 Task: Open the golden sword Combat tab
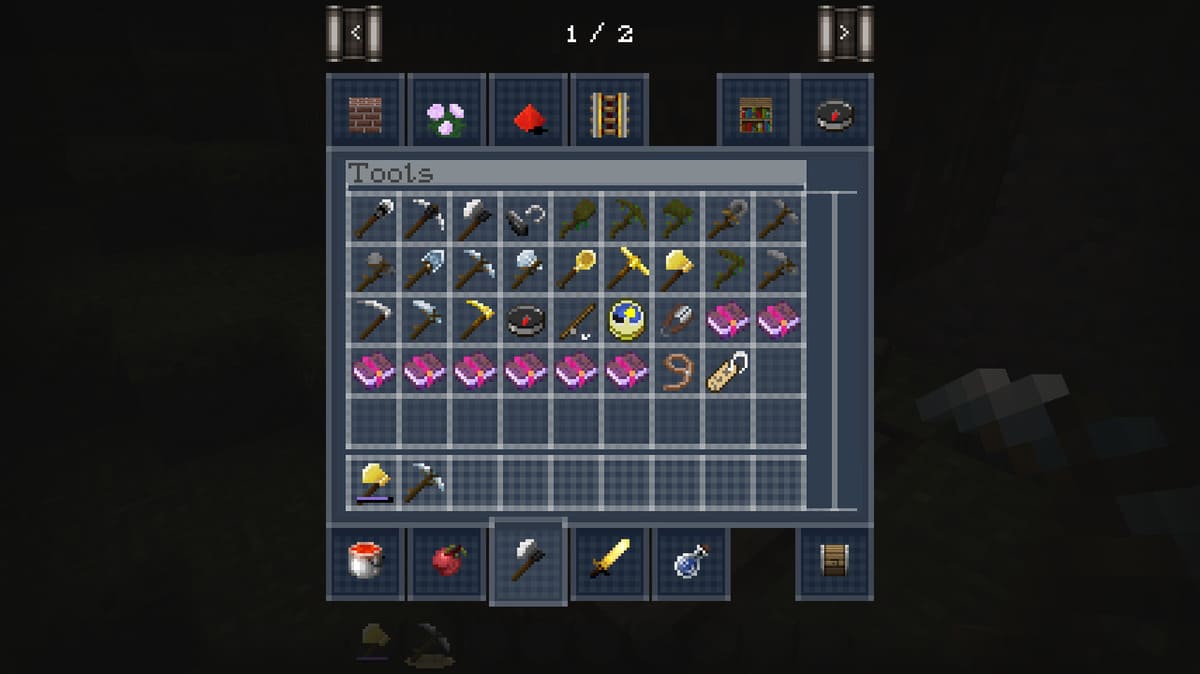[609, 561]
